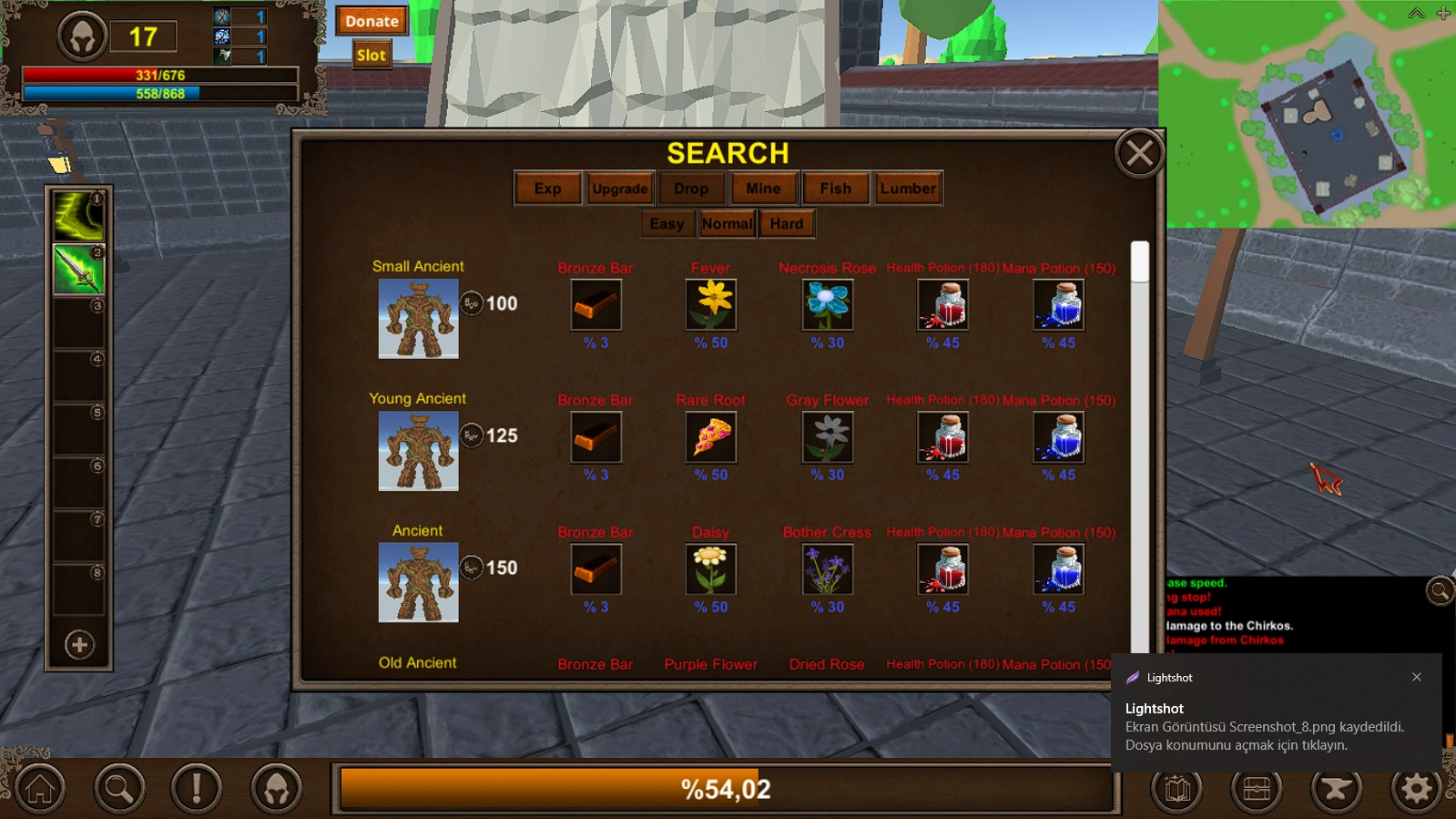Open the home icon on bottom toolbar
Image resolution: width=1456 pixels, height=819 pixels.
(38, 789)
